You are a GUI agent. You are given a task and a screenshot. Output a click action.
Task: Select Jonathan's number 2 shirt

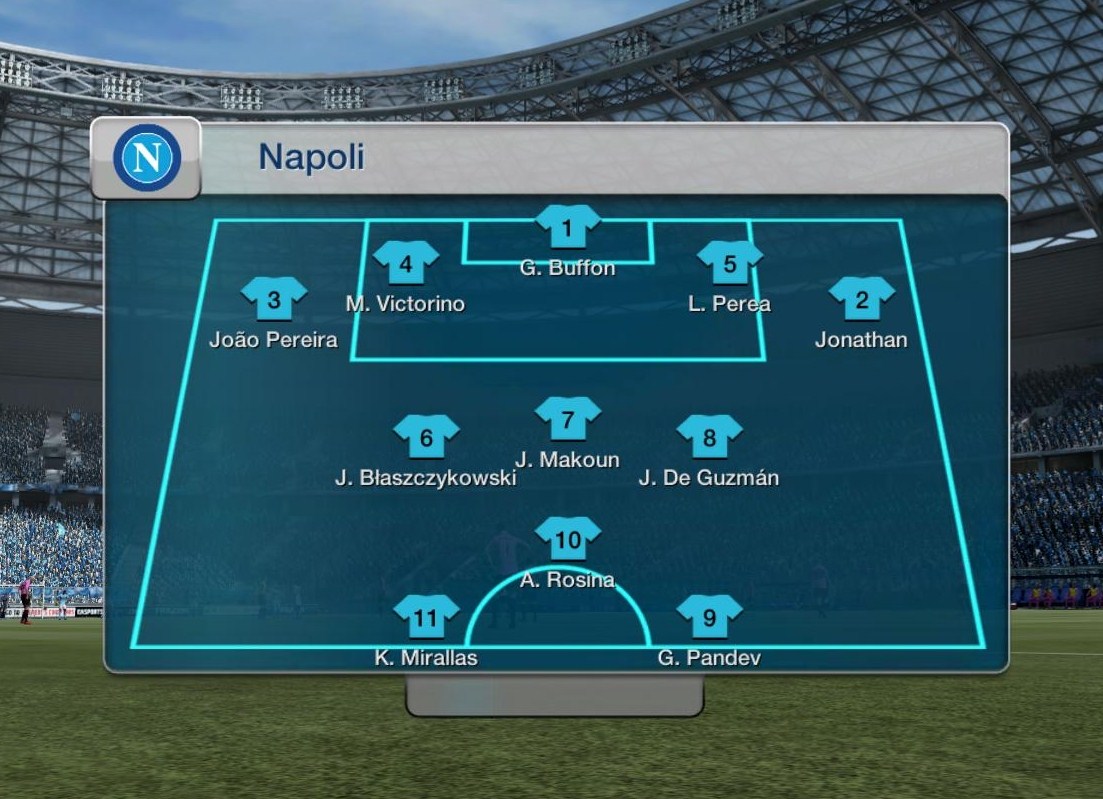[861, 299]
